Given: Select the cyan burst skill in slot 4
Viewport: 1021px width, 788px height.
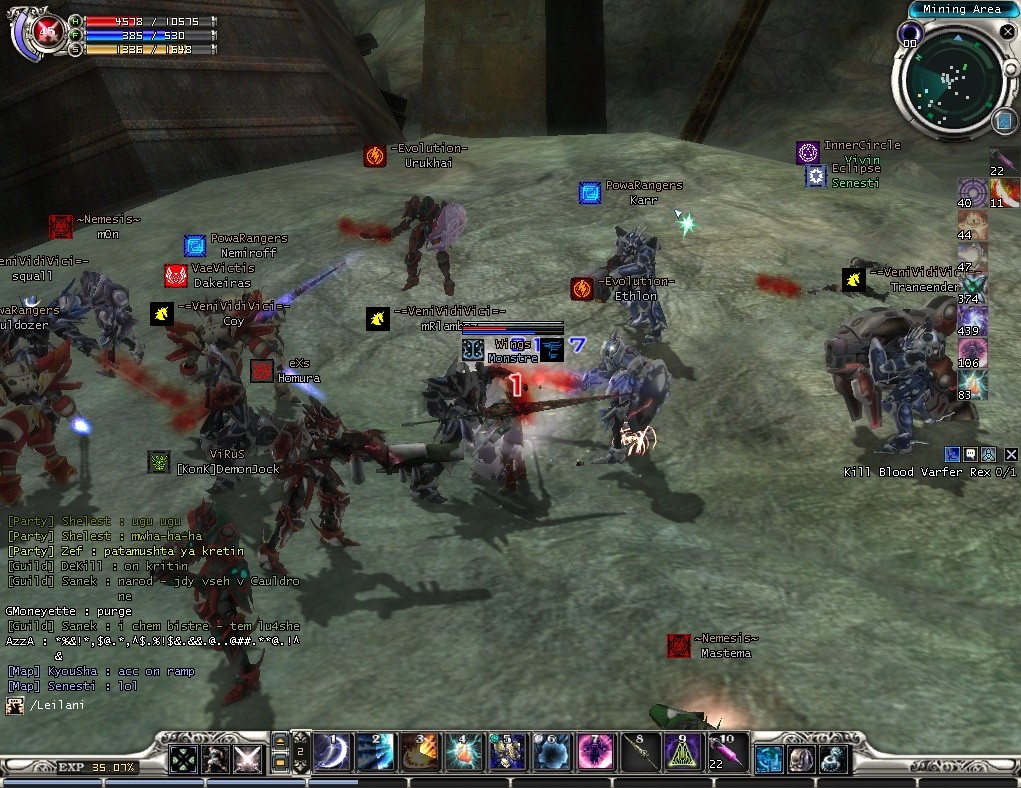Looking at the screenshot, I should click(x=464, y=752).
